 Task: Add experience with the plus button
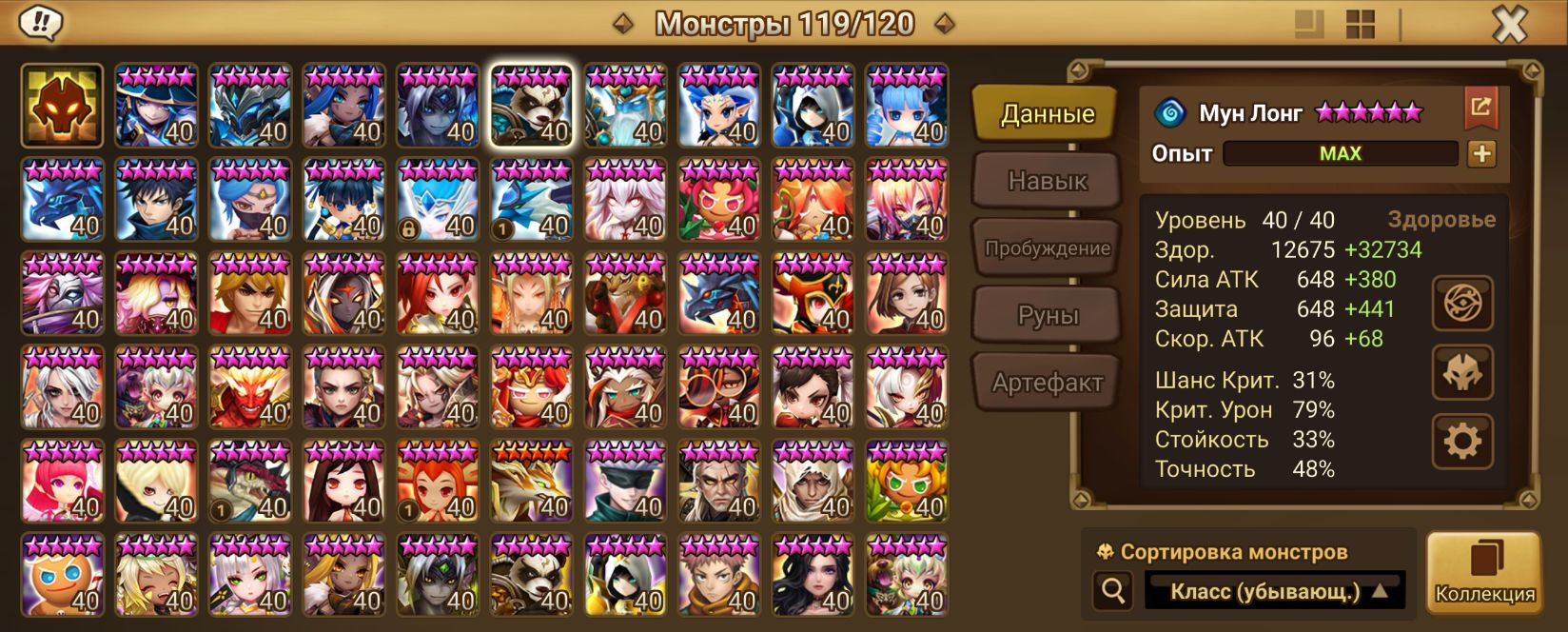(x=1481, y=153)
